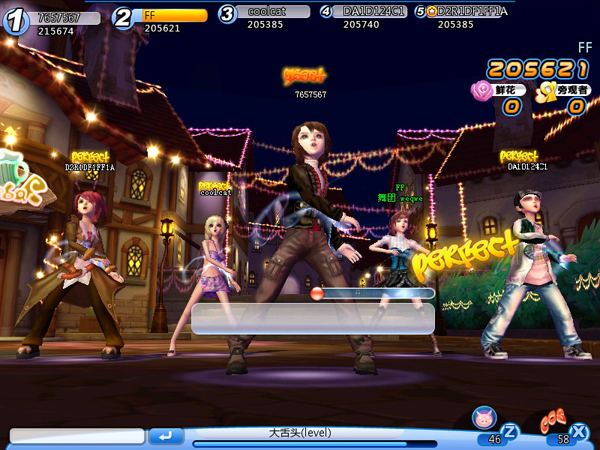Use the red 666 emote item

[553, 421]
